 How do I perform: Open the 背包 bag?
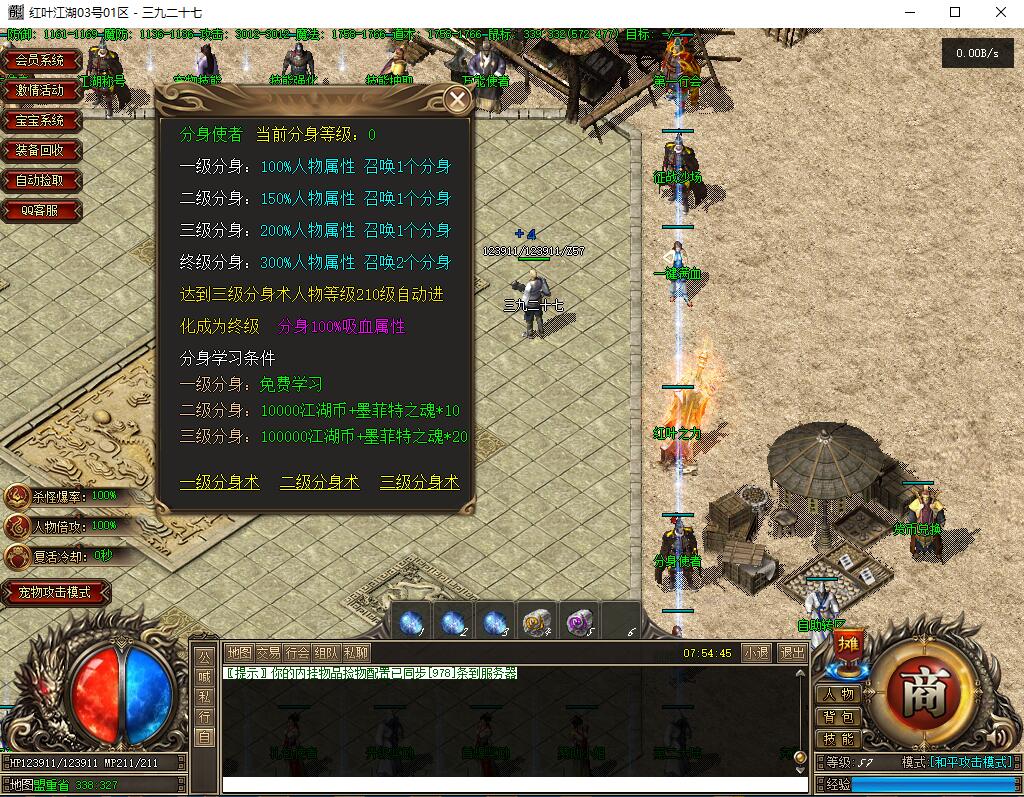pyautogui.click(x=838, y=717)
